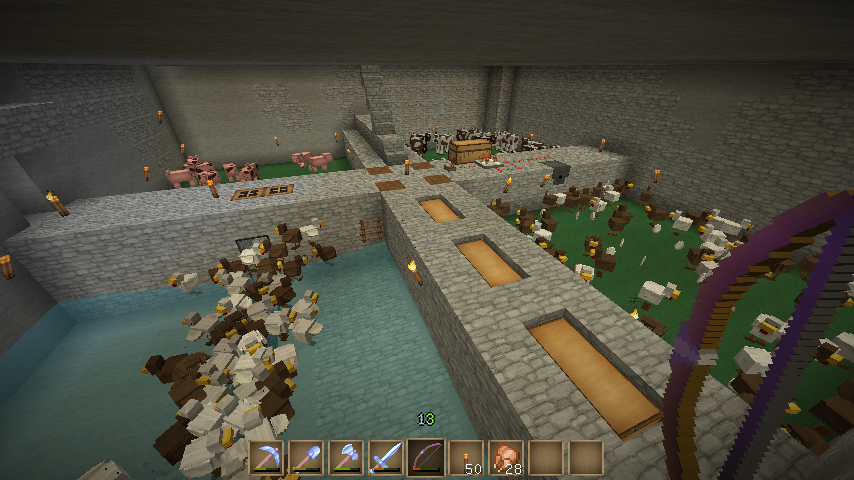Choose the diamond axe in the hotbar
The height and width of the screenshot is (480, 854).
coord(346,458)
